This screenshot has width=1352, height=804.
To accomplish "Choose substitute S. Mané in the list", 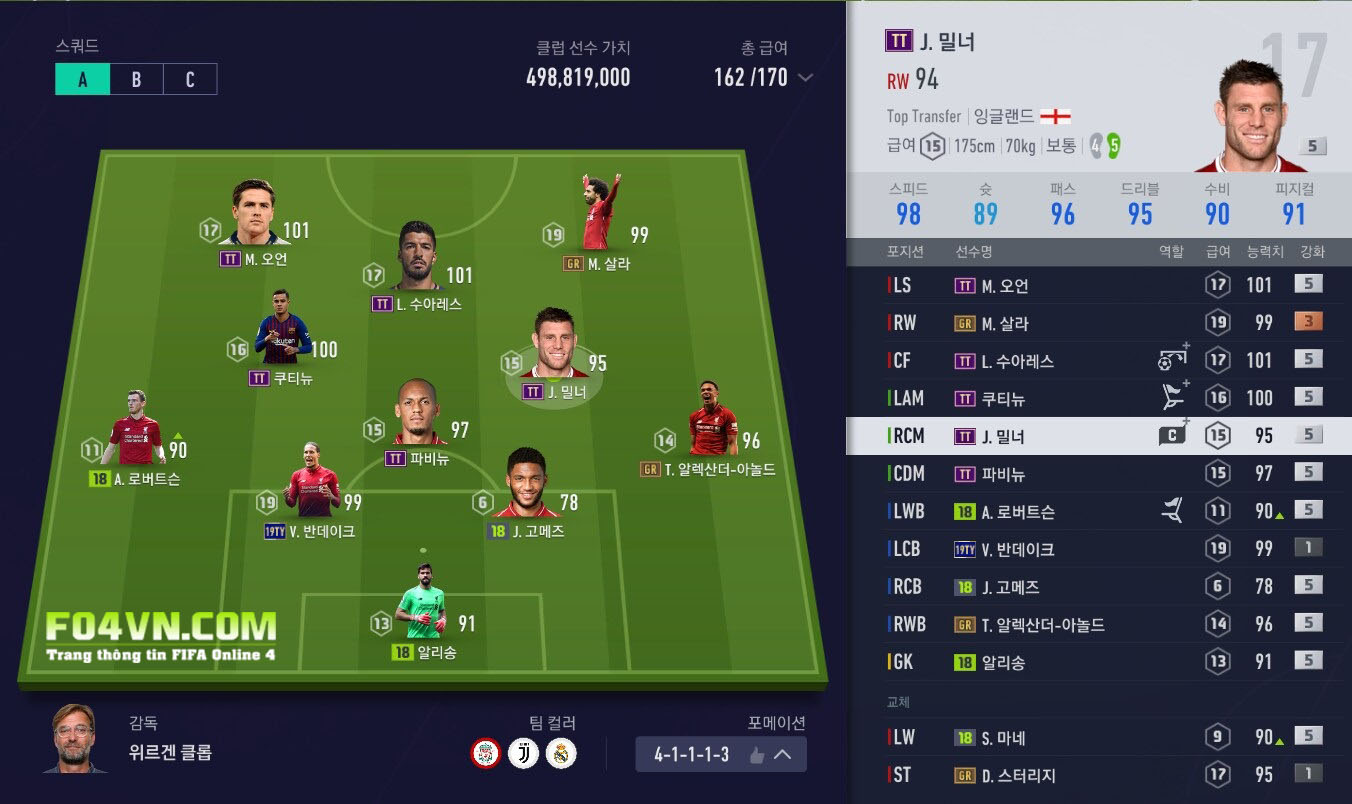I will [x=1098, y=738].
